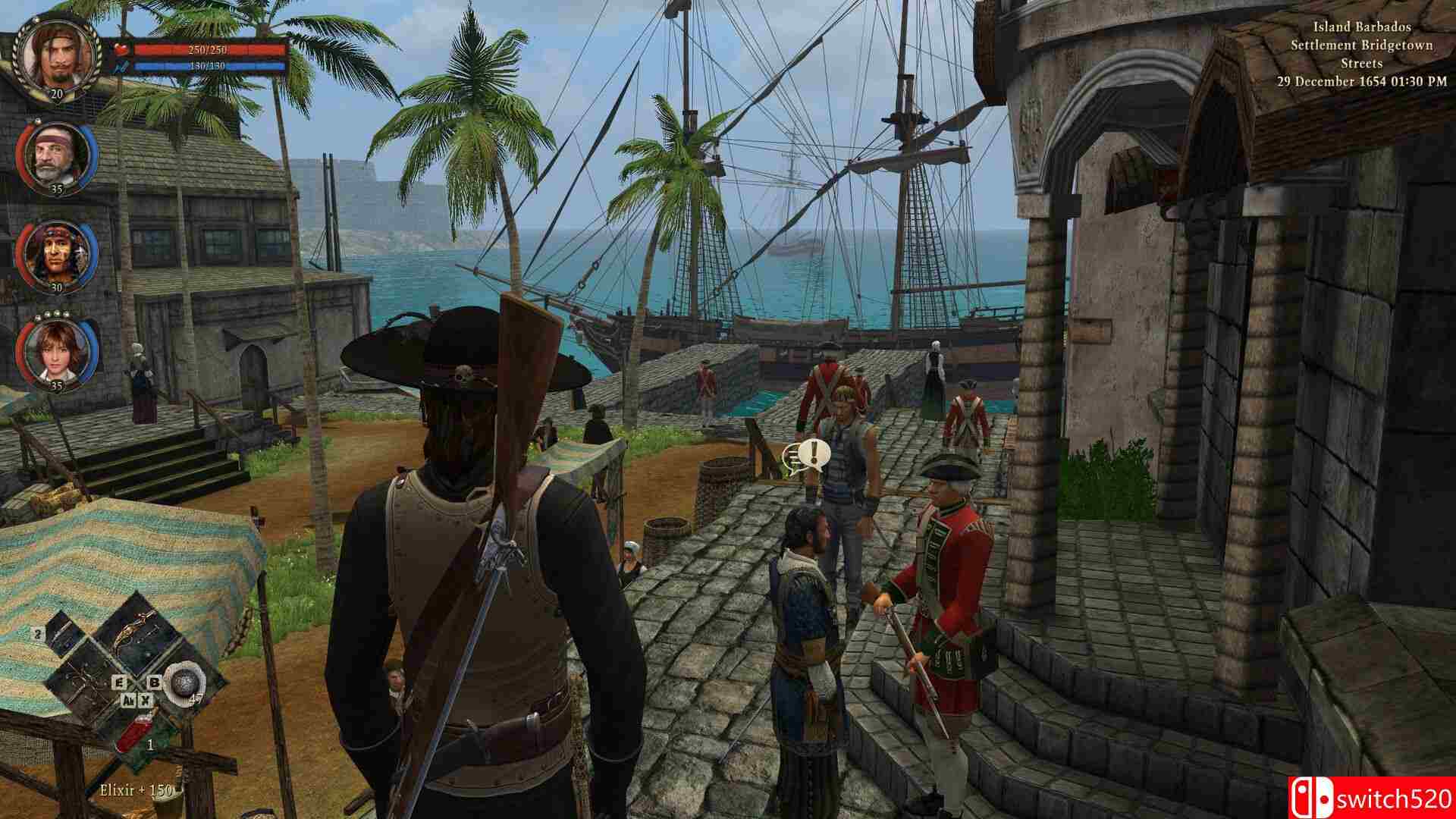Click the energy icon next to the blue bar

(121, 67)
